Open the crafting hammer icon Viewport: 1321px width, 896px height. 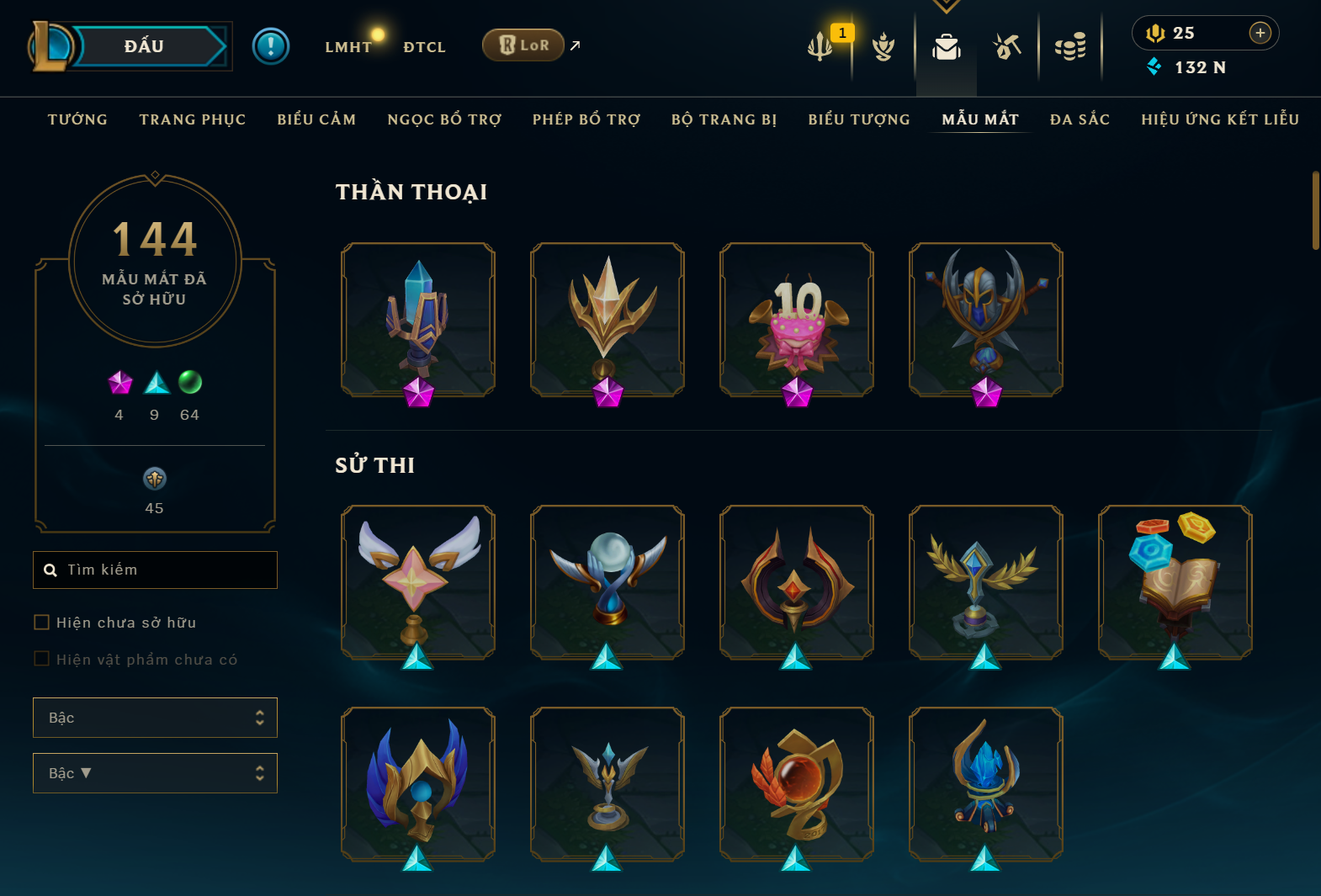1007,47
